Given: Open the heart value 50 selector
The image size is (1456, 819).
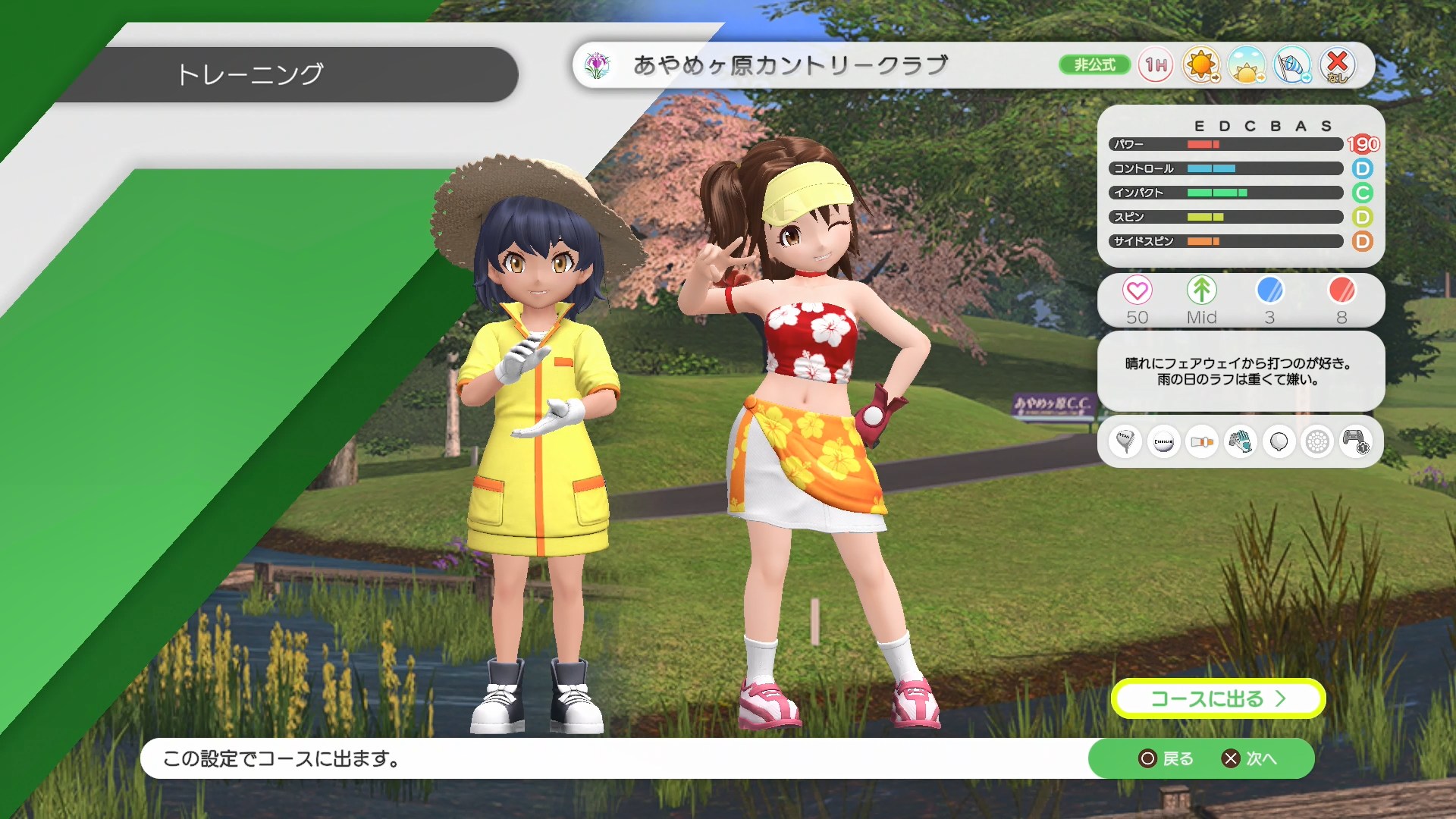Looking at the screenshot, I should pos(1136,300).
